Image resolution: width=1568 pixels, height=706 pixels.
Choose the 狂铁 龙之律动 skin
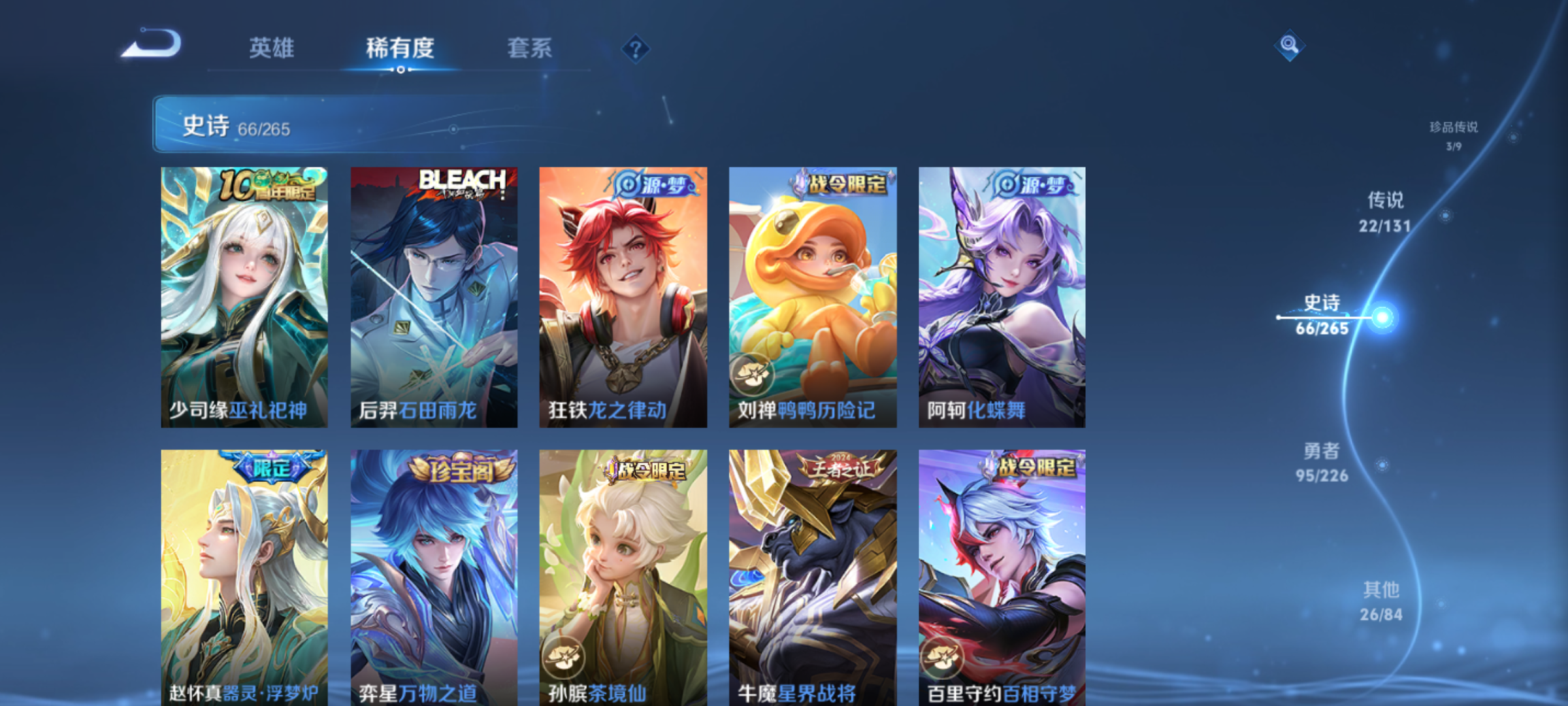pyautogui.click(x=623, y=297)
